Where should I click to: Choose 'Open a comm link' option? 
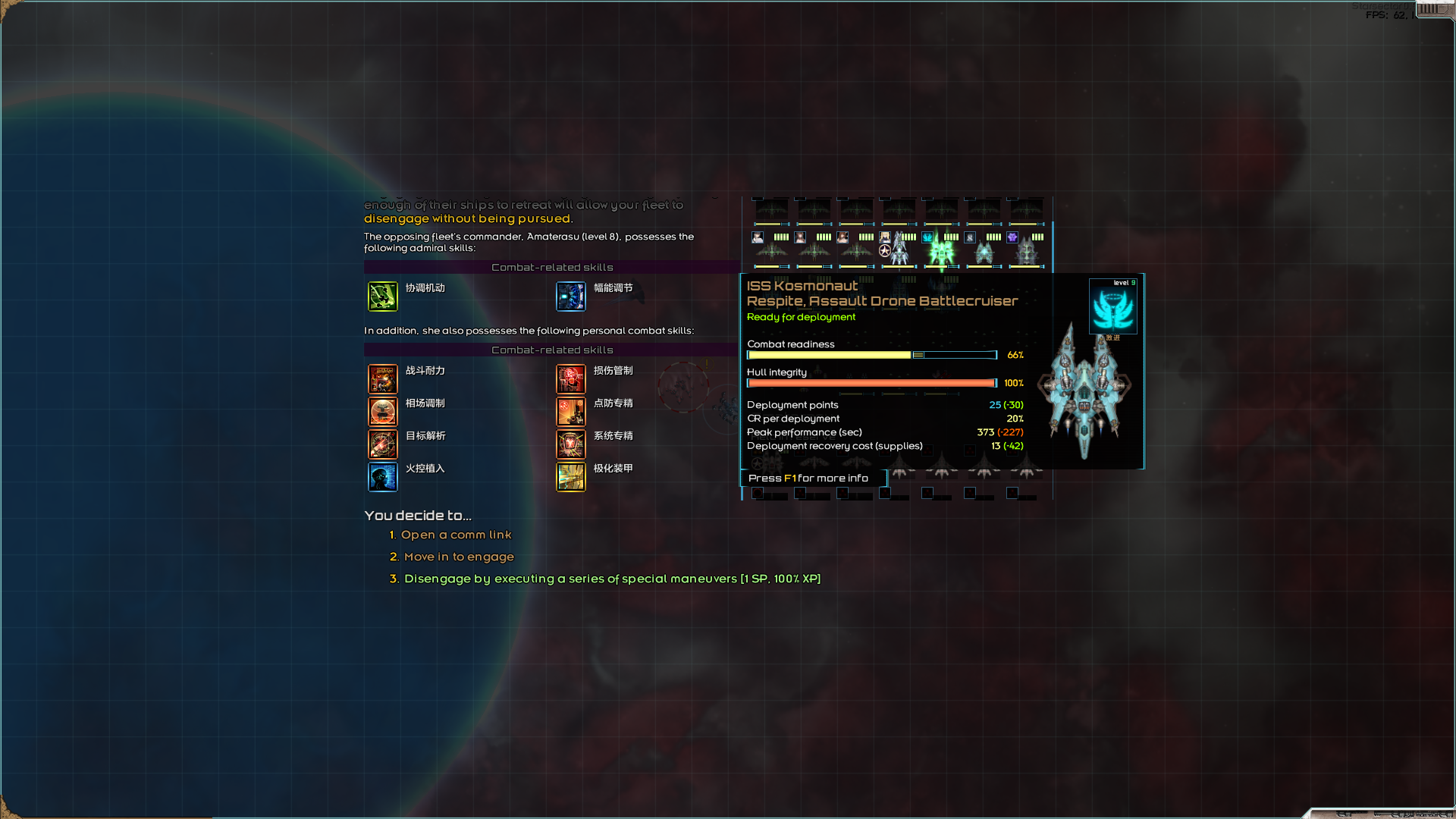tap(456, 535)
